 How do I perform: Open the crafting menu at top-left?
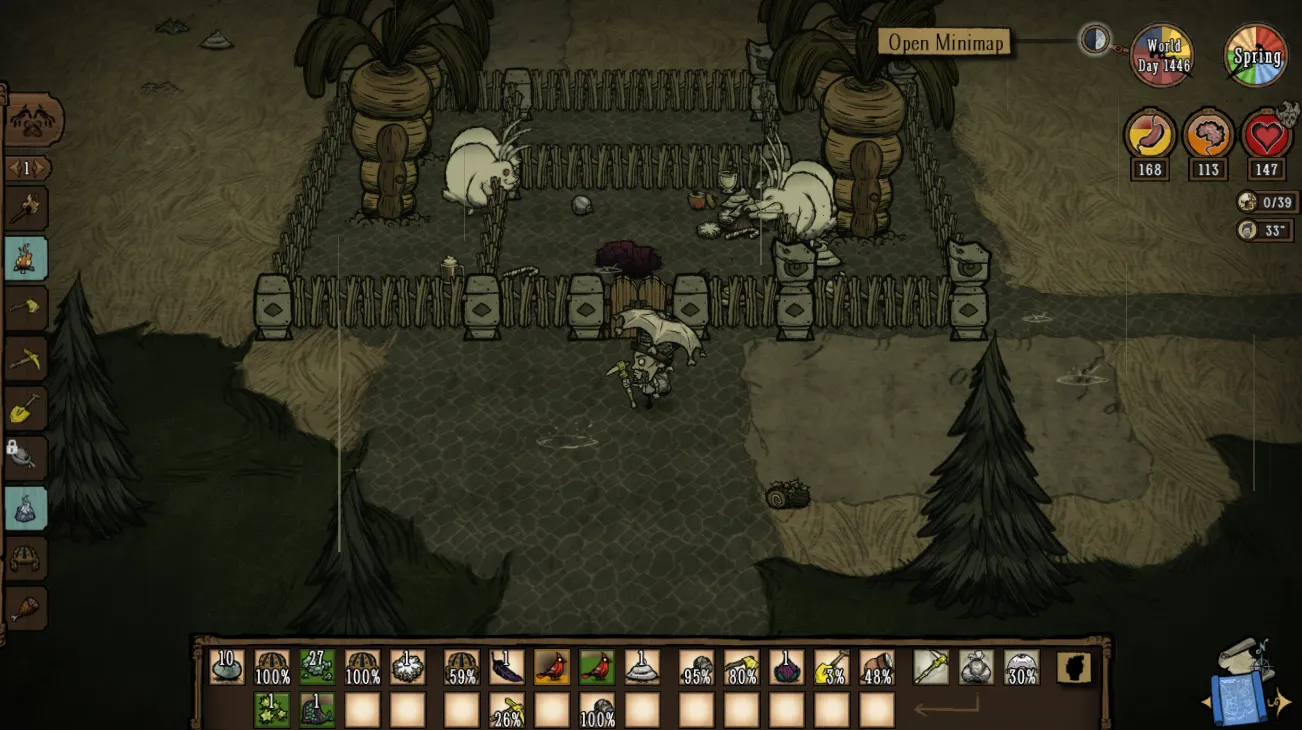(x=33, y=122)
